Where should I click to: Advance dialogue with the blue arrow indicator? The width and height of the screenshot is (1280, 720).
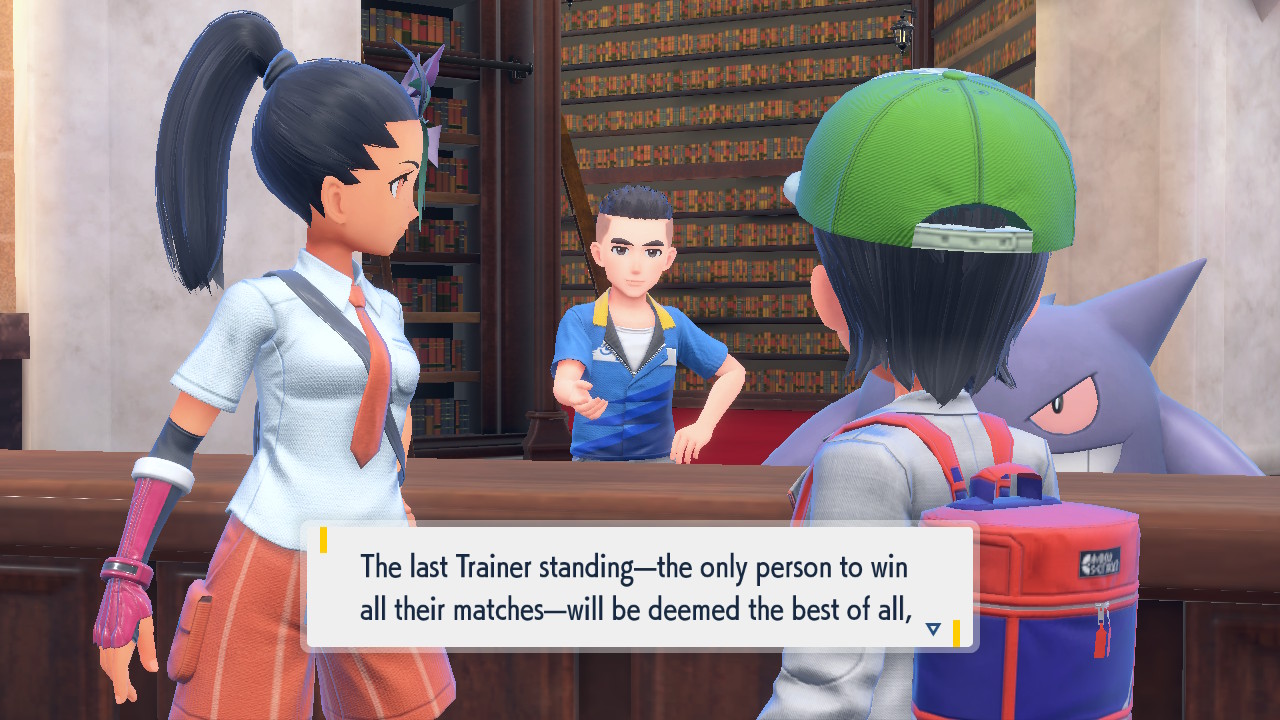933,629
